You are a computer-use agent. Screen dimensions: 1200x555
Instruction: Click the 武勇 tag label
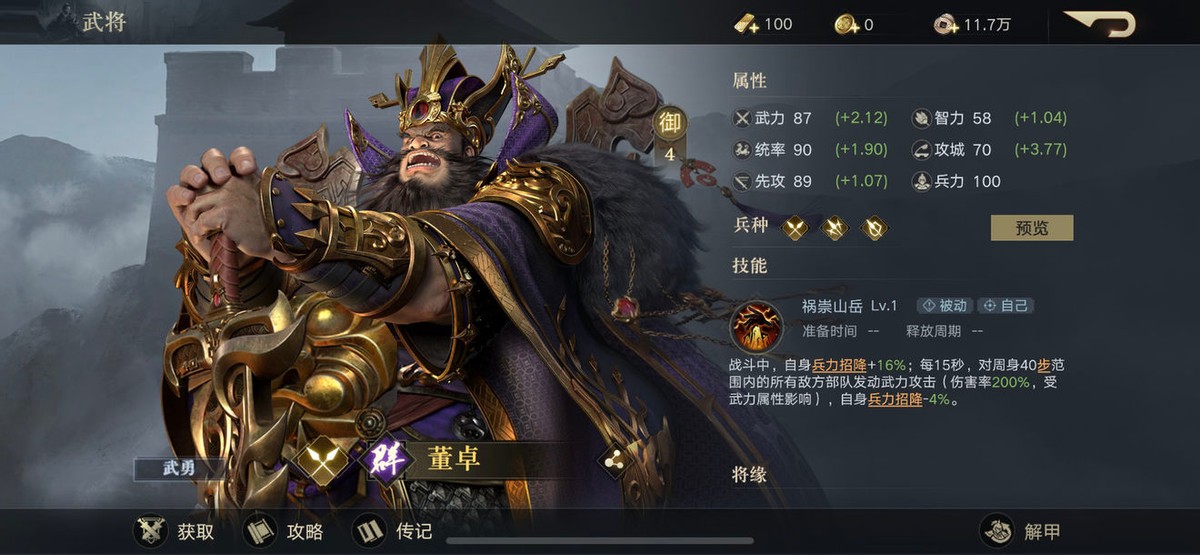tap(180, 468)
